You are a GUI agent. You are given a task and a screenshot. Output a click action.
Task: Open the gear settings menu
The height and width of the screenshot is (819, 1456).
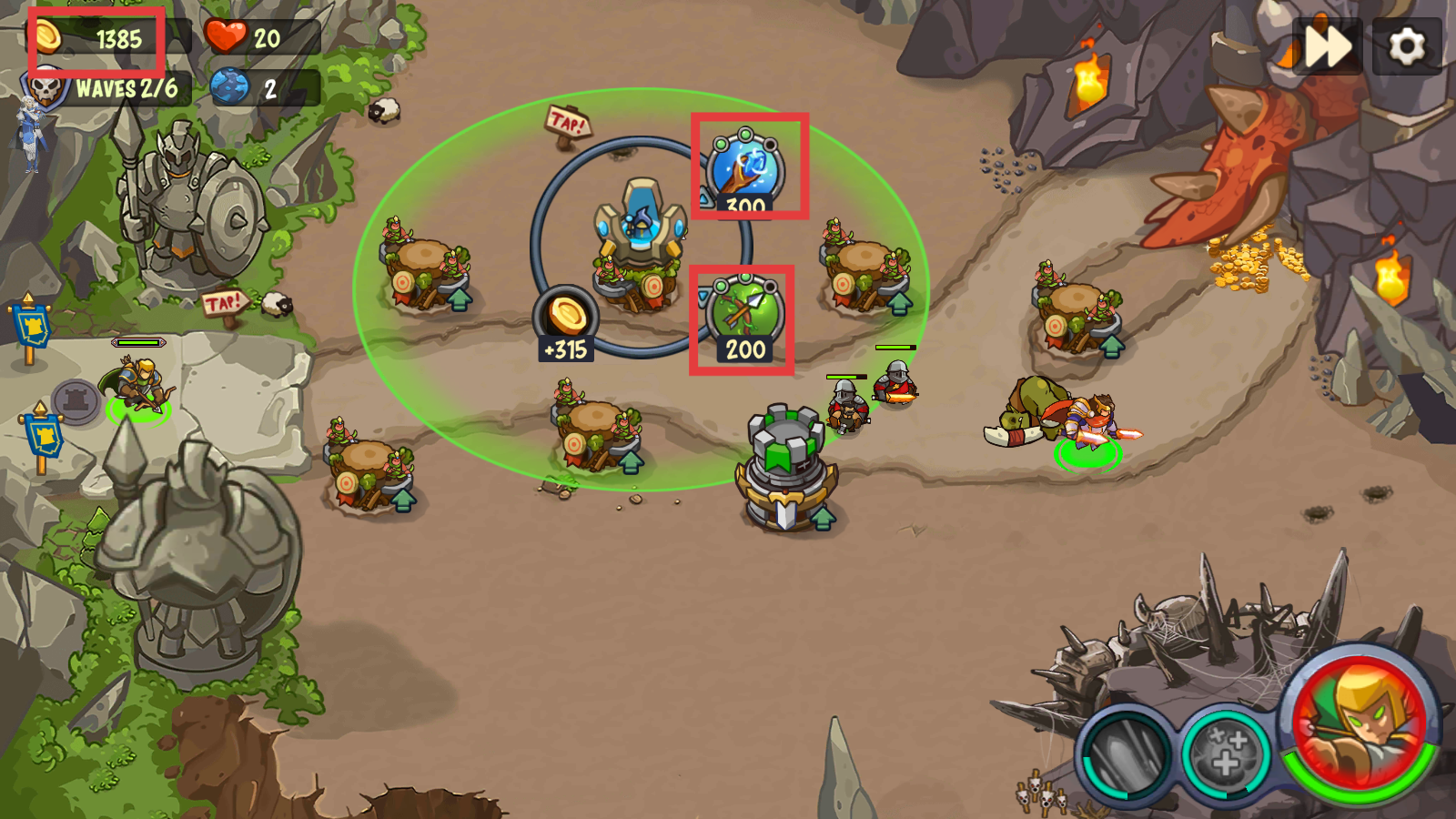[x=1407, y=45]
